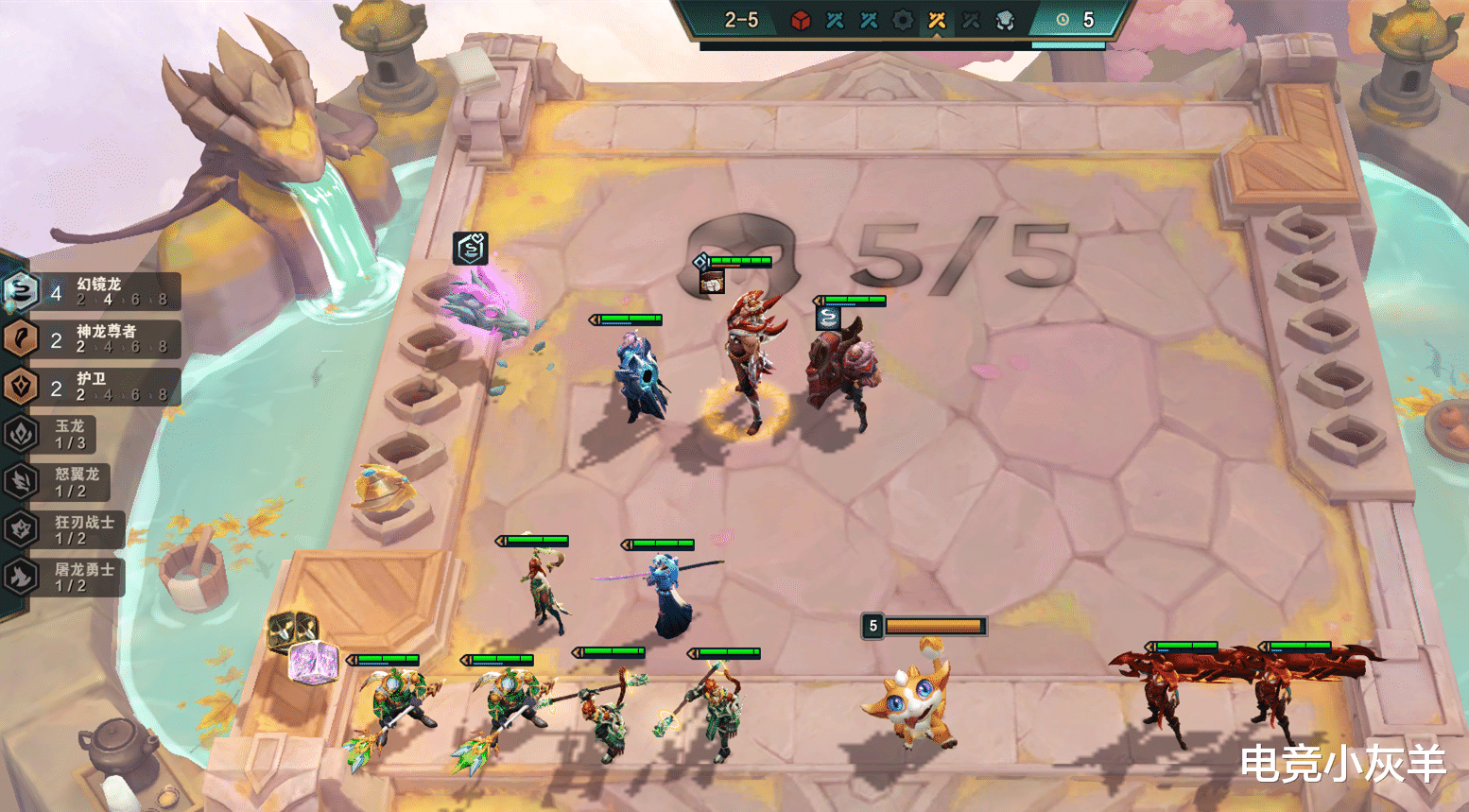Click the grey crossed-swords upcoming round icon
Viewport: 1469px width, 812px height.
coord(971,20)
